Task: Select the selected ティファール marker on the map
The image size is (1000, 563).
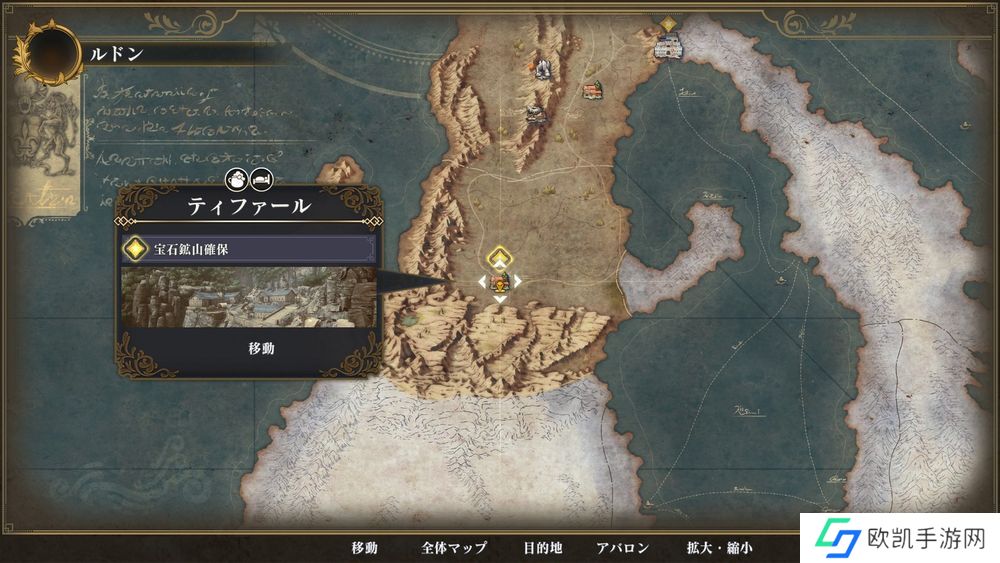Action: [500, 281]
